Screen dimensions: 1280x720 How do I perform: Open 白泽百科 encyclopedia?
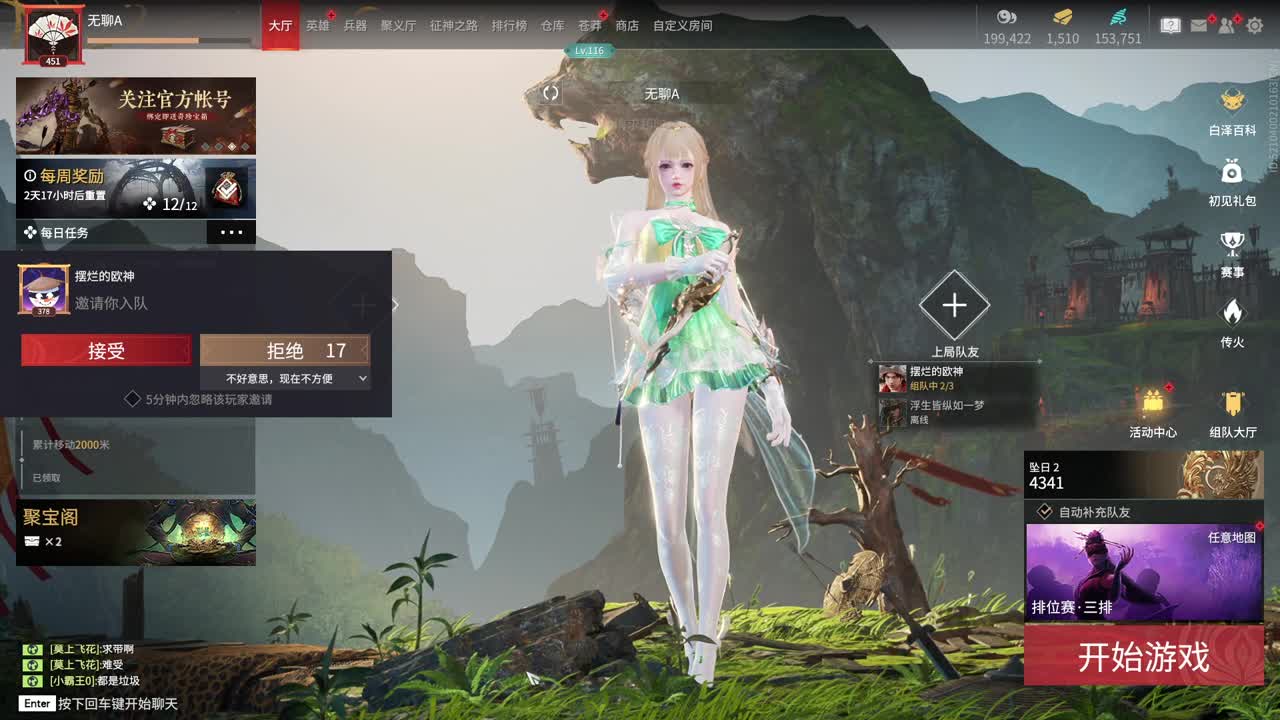tap(1232, 111)
